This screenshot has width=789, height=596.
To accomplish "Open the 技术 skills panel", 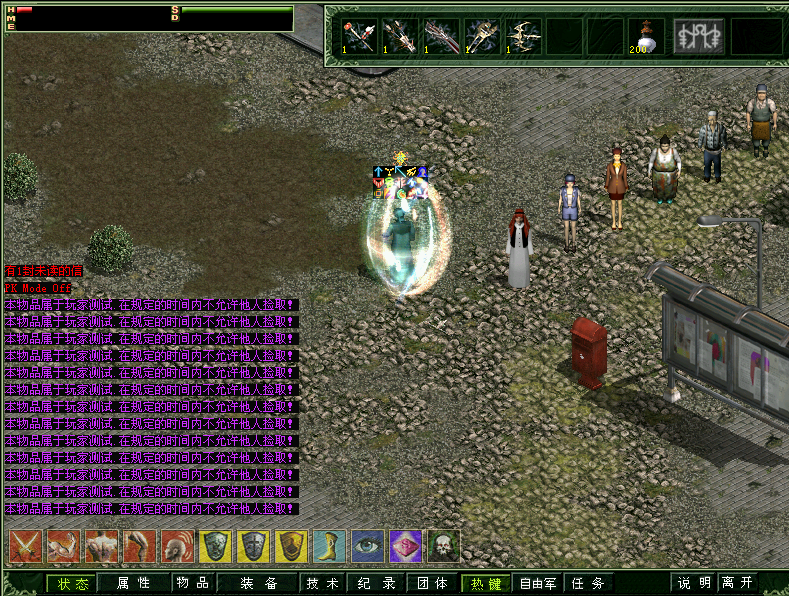I will coord(322,583).
